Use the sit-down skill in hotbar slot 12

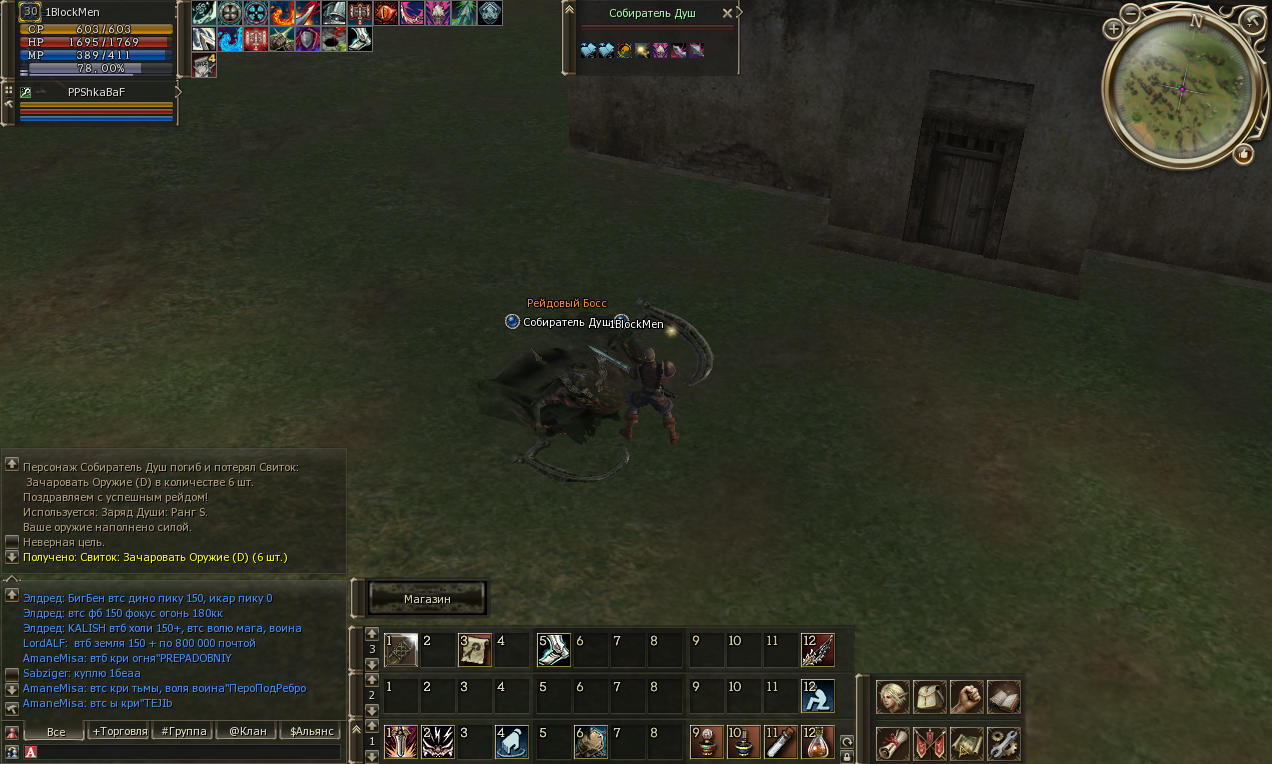pyautogui.click(x=817, y=695)
